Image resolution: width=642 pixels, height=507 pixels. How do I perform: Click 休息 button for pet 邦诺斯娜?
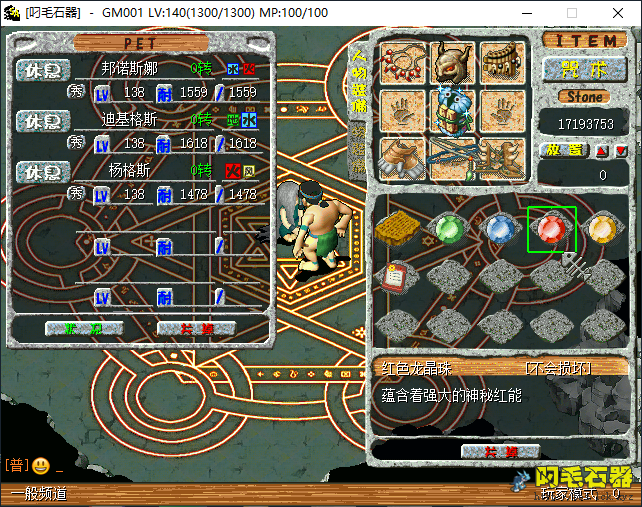pyautogui.click(x=43, y=70)
